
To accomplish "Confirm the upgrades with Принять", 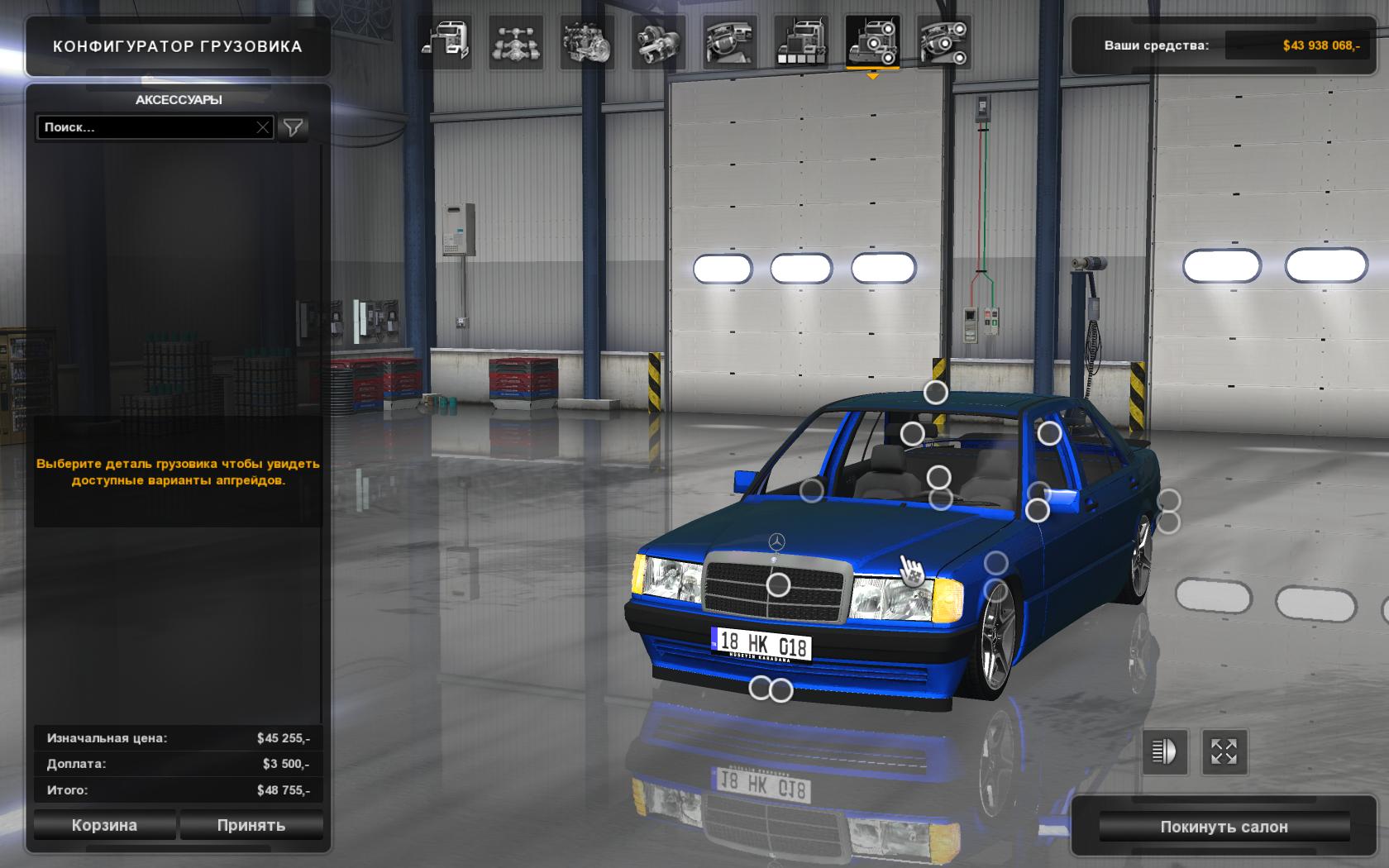I will tap(251, 825).
